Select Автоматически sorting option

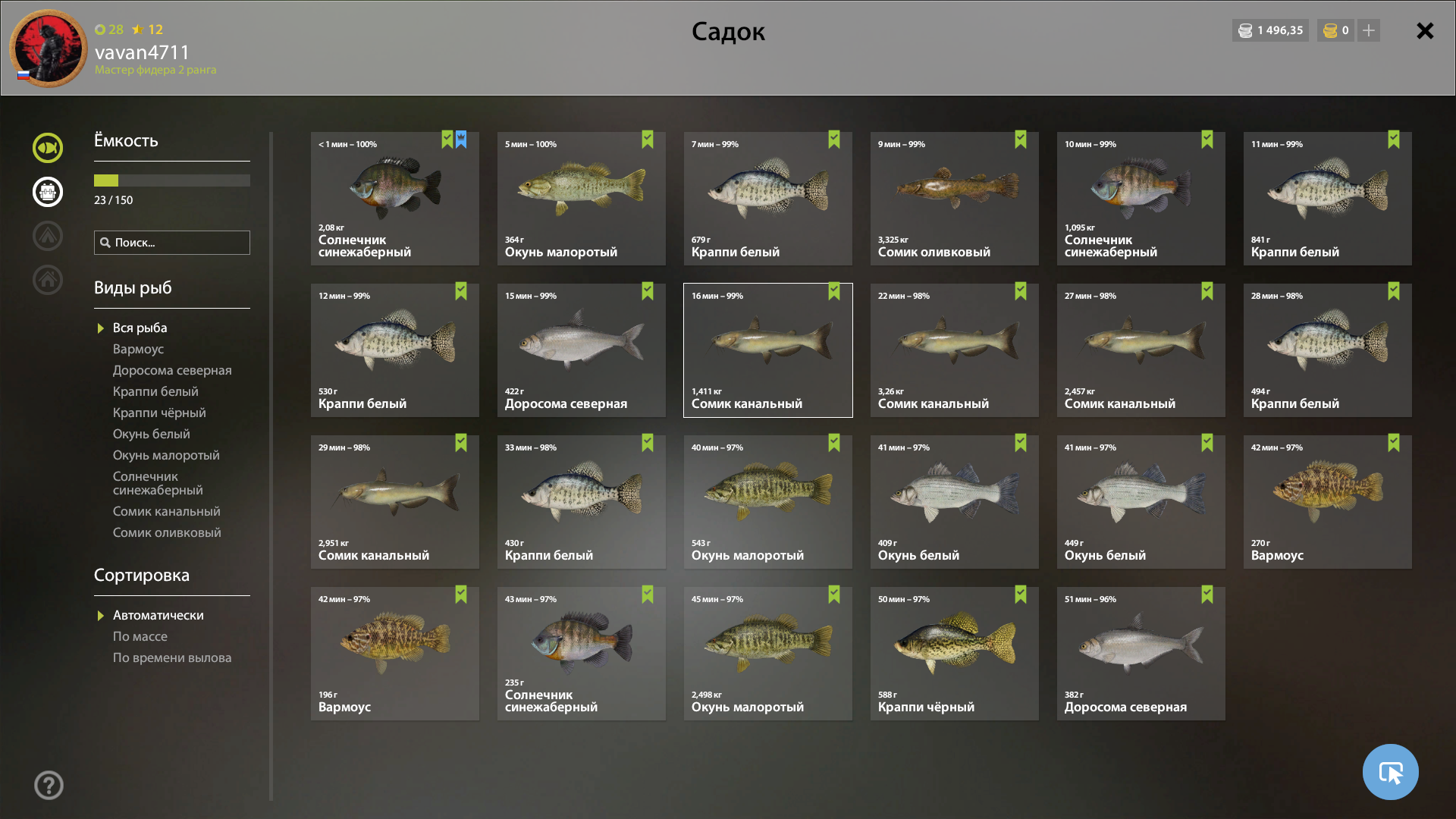tap(158, 615)
